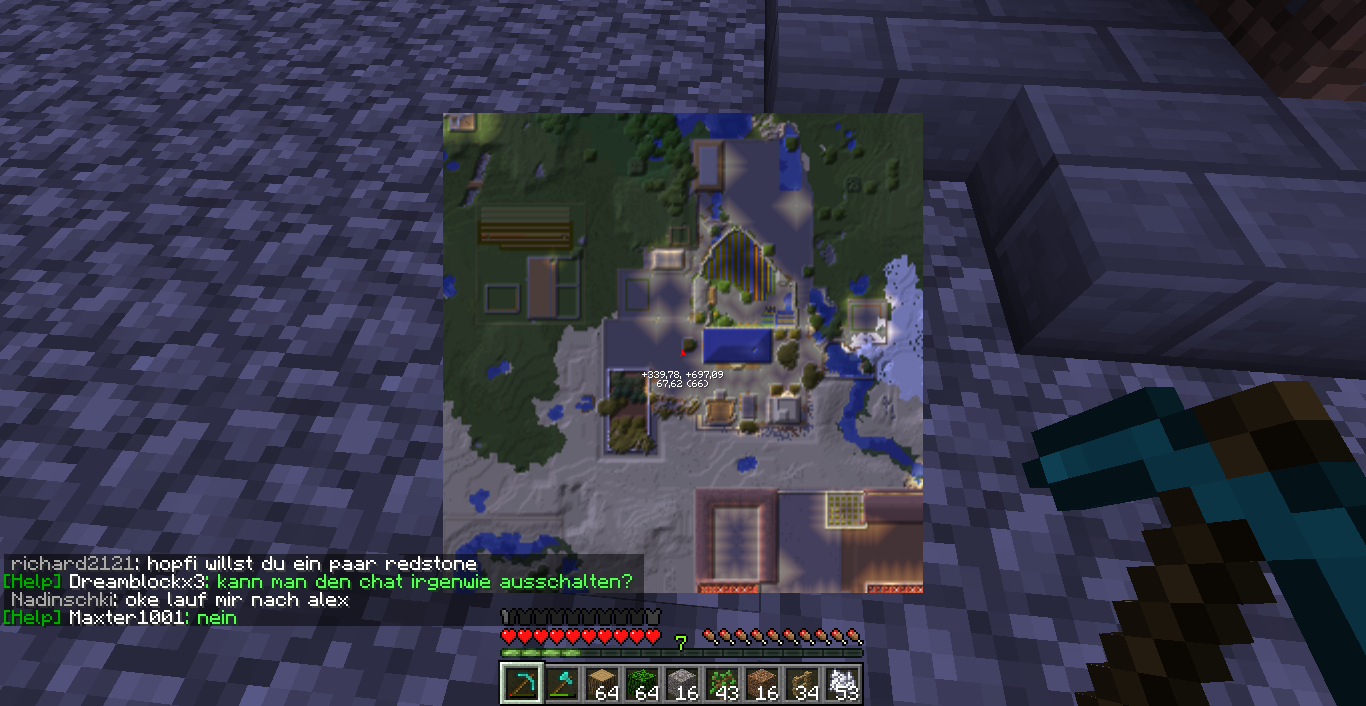1366x706 pixels.
Task: Select the diamond axe hotbar slot
Action: click(x=561, y=684)
